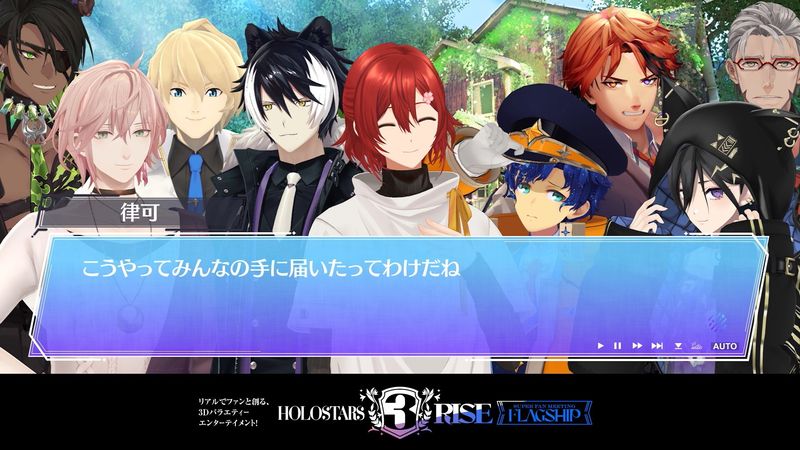
Task: Click the down-arrow hide-window icon
Action: [x=678, y=346]
